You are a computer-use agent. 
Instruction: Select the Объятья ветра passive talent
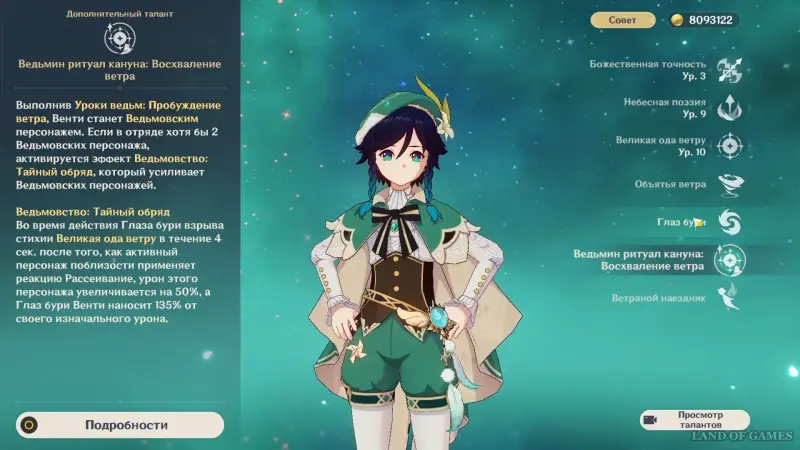(729, 184)
